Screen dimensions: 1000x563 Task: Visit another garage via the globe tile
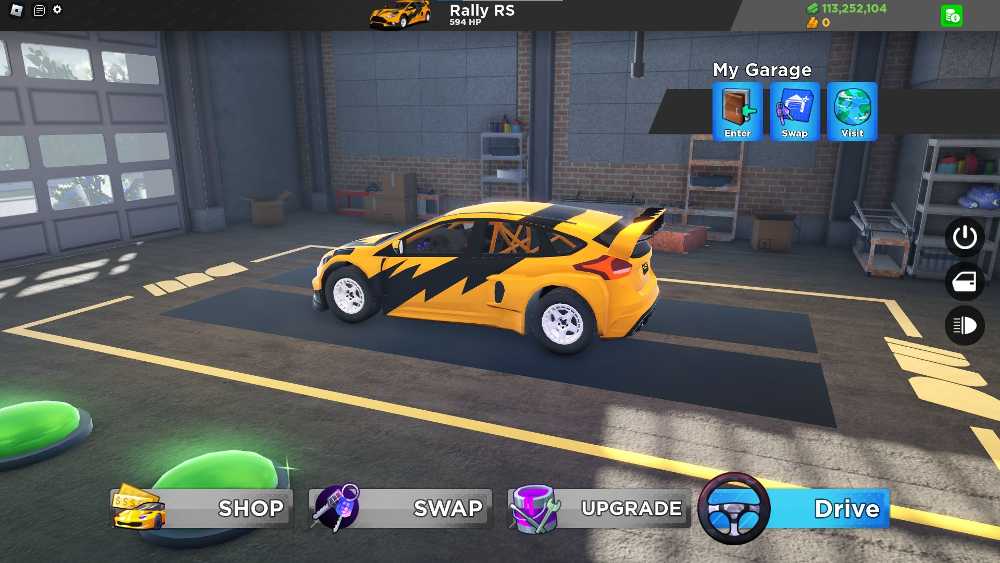852,111
